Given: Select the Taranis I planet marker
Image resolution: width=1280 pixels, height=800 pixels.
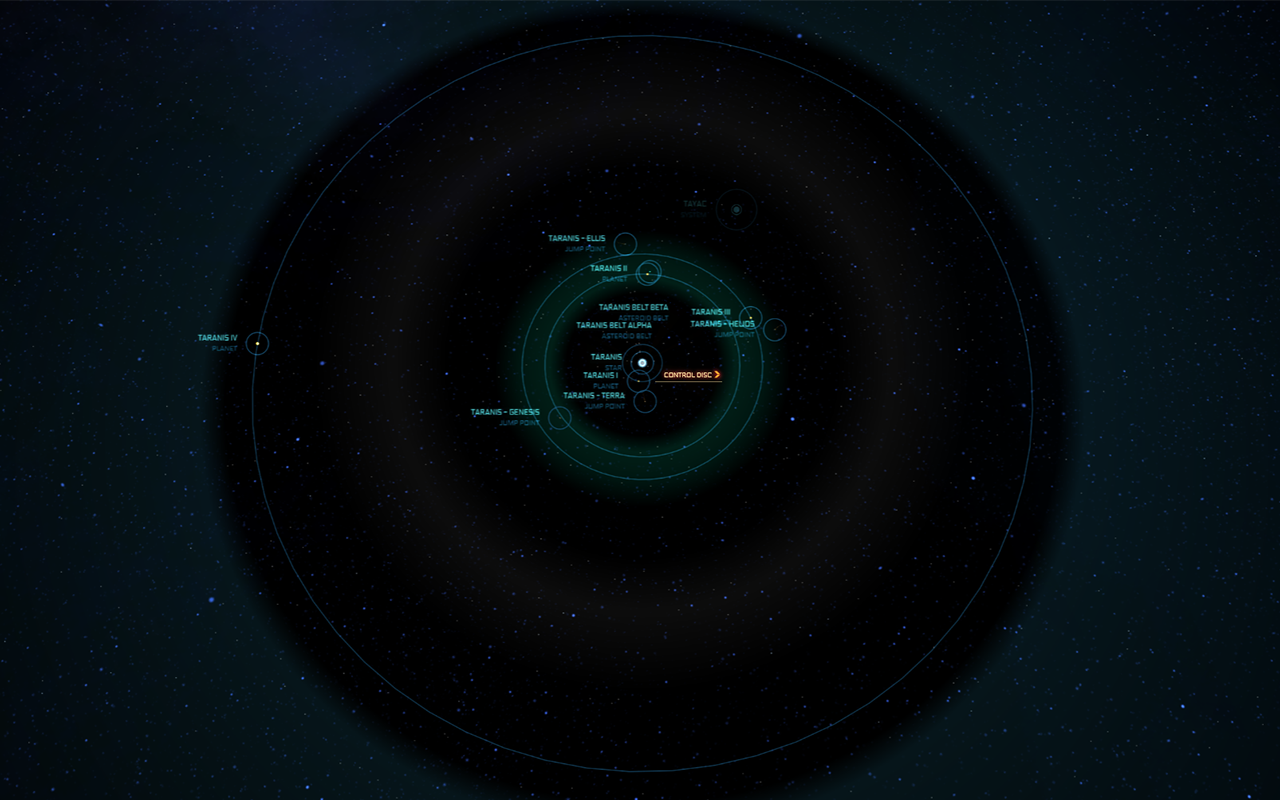Looking at the screenshot, I should click(x=638, y=380).
